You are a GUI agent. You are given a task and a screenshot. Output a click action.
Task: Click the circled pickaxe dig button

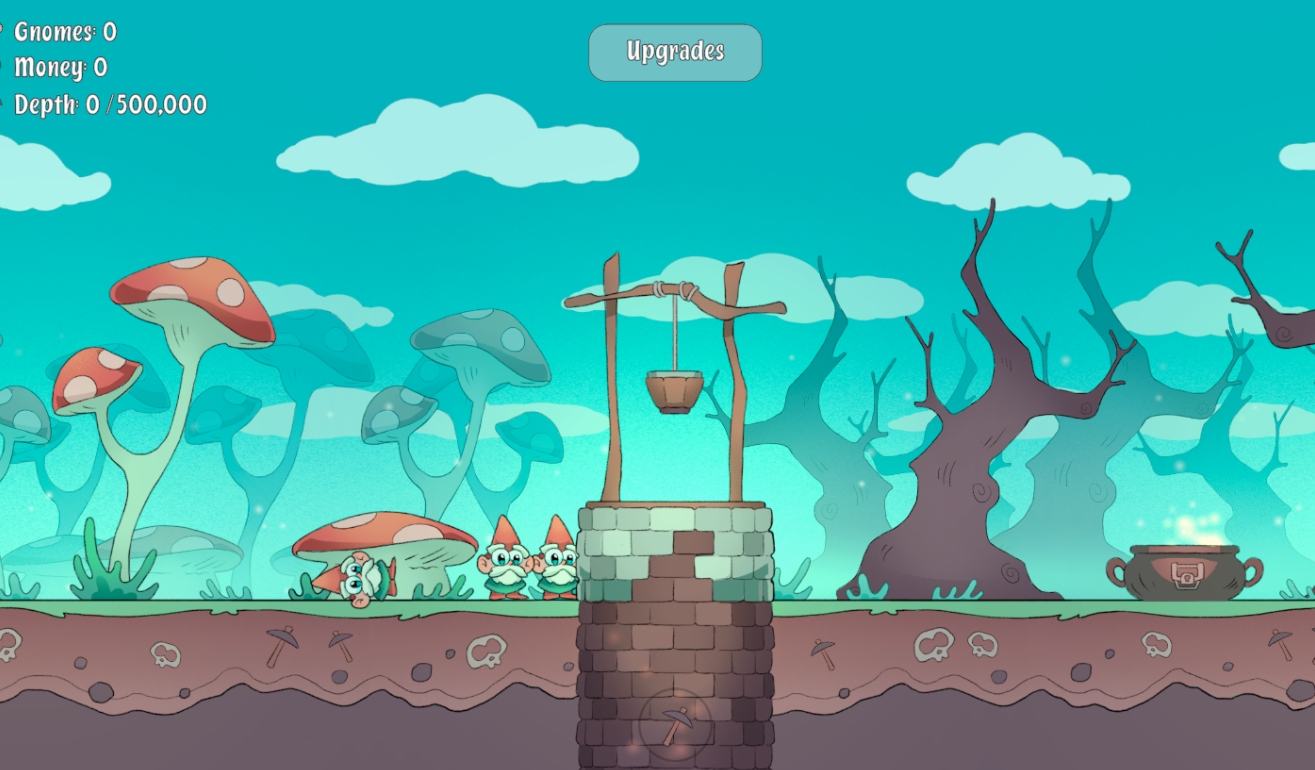pyautogui.click(x=676, y=724)
